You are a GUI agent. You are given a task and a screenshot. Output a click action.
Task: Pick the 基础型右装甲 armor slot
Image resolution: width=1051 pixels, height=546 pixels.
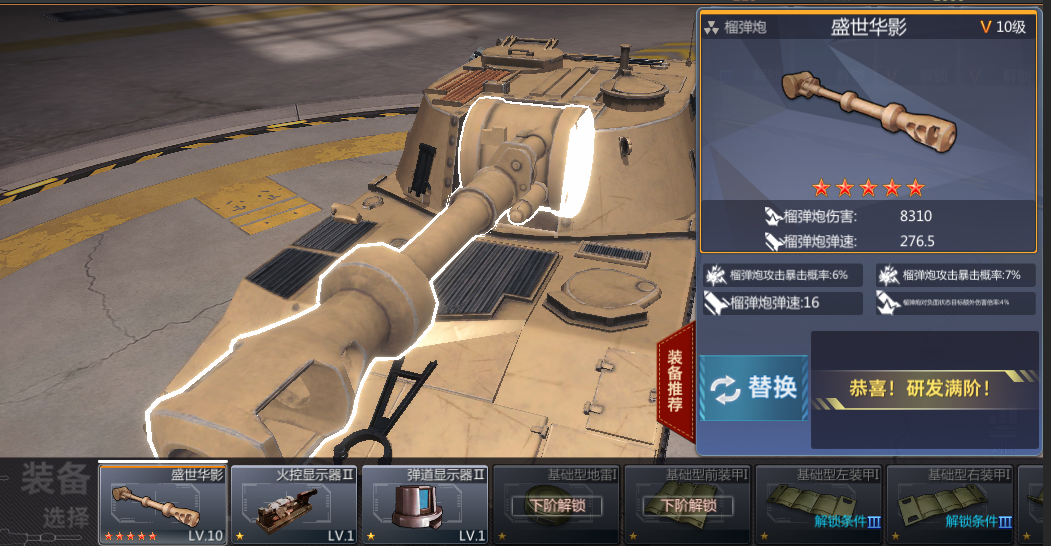coord(949,504)
